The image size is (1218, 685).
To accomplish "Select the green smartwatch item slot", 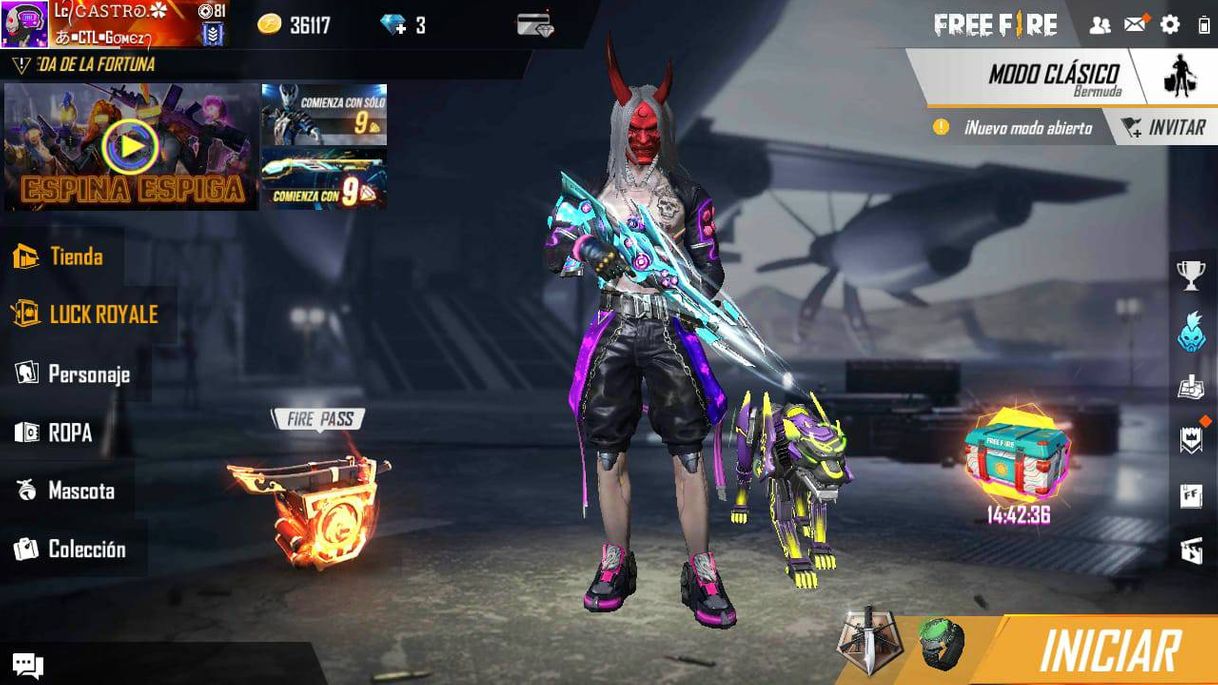I will tap(942, 643).
